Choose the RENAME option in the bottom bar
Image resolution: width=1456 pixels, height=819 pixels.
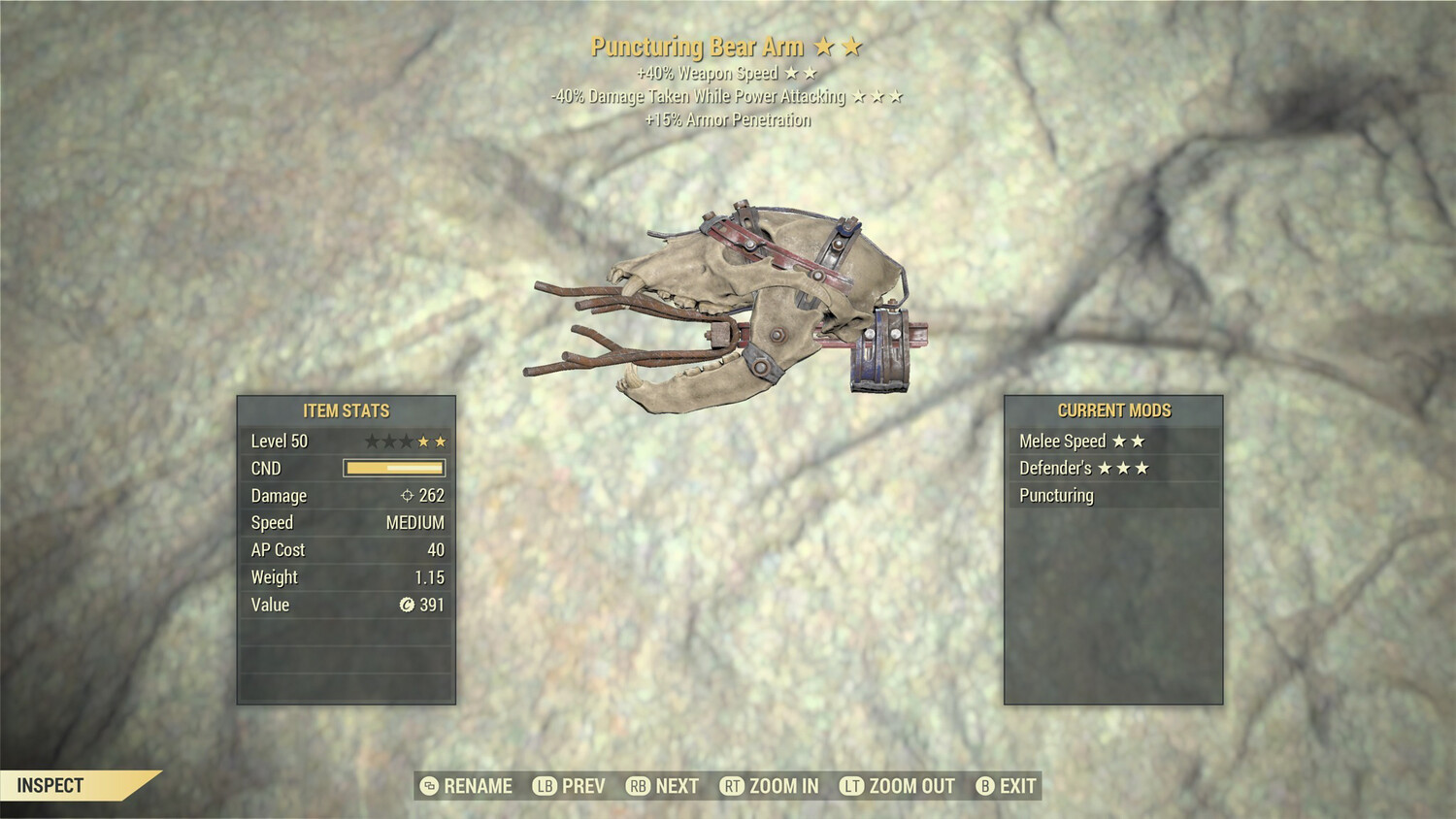pos(467,786)
